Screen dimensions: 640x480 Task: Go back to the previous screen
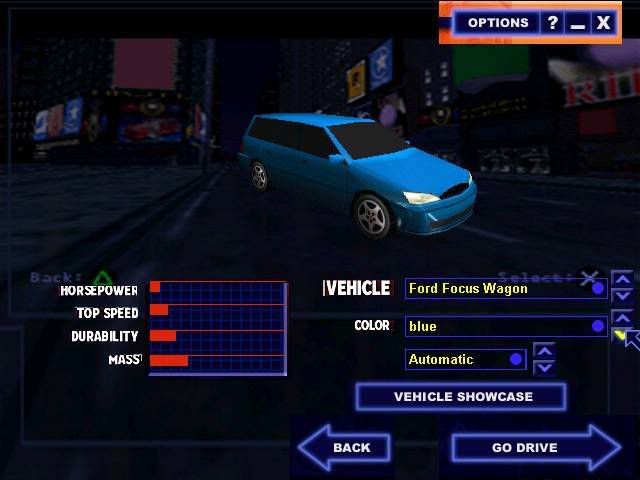[x=346, y=447]
